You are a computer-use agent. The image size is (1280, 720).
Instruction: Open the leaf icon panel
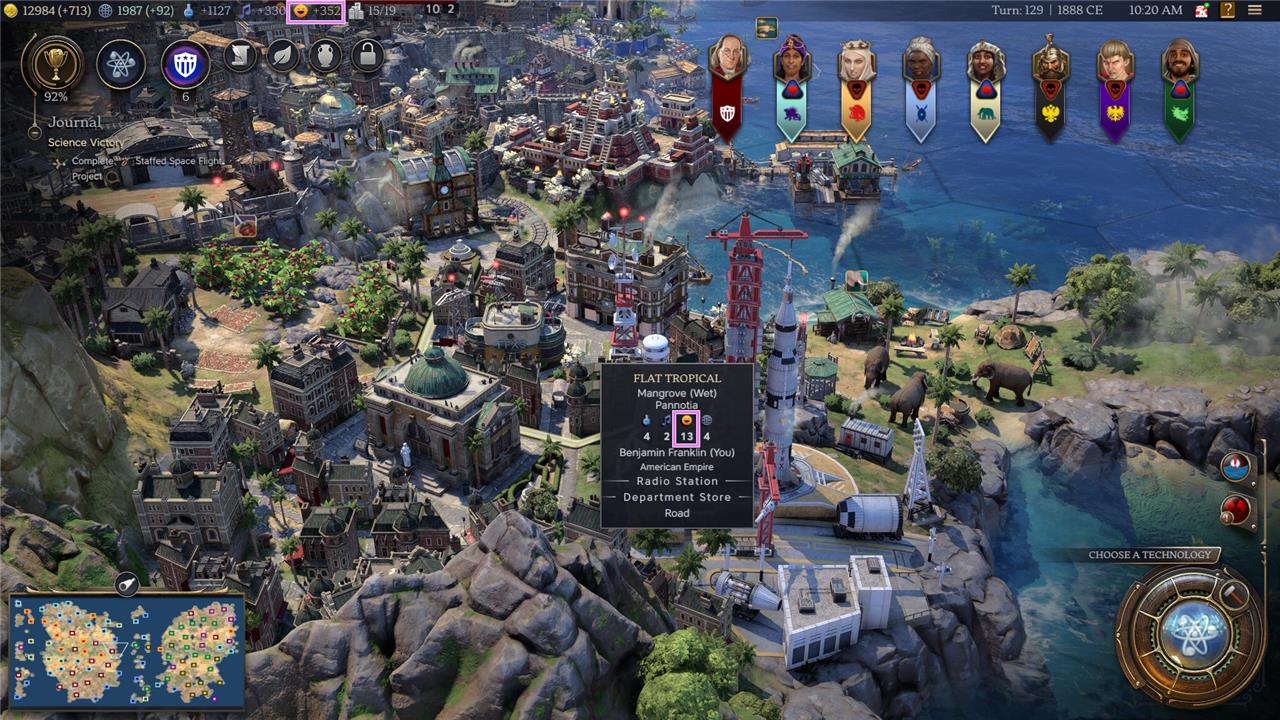click(x=283, y=55)
